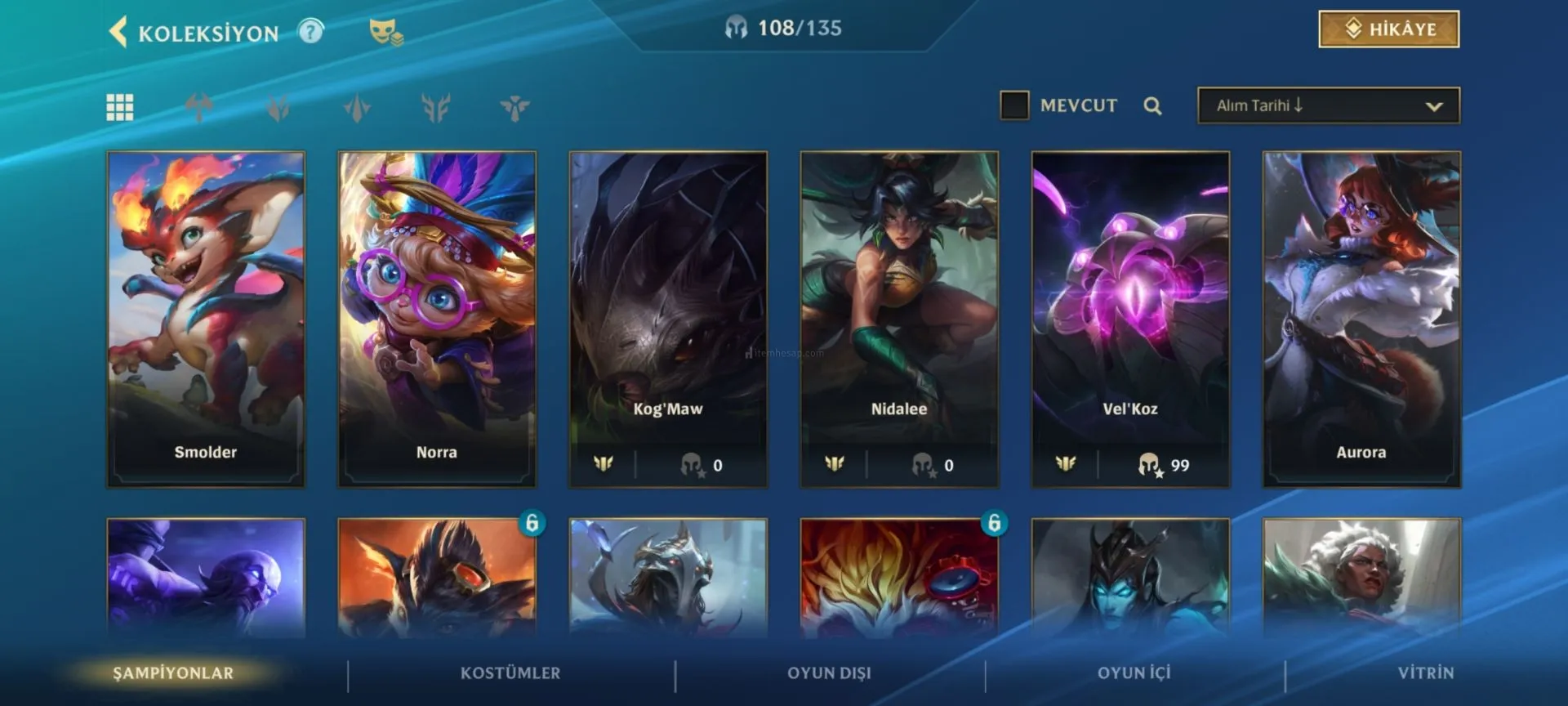Open the Alım Tarihi sort dropdown
The height and width of the screenshot is (706, 1568).
(x=1328, y=105)
